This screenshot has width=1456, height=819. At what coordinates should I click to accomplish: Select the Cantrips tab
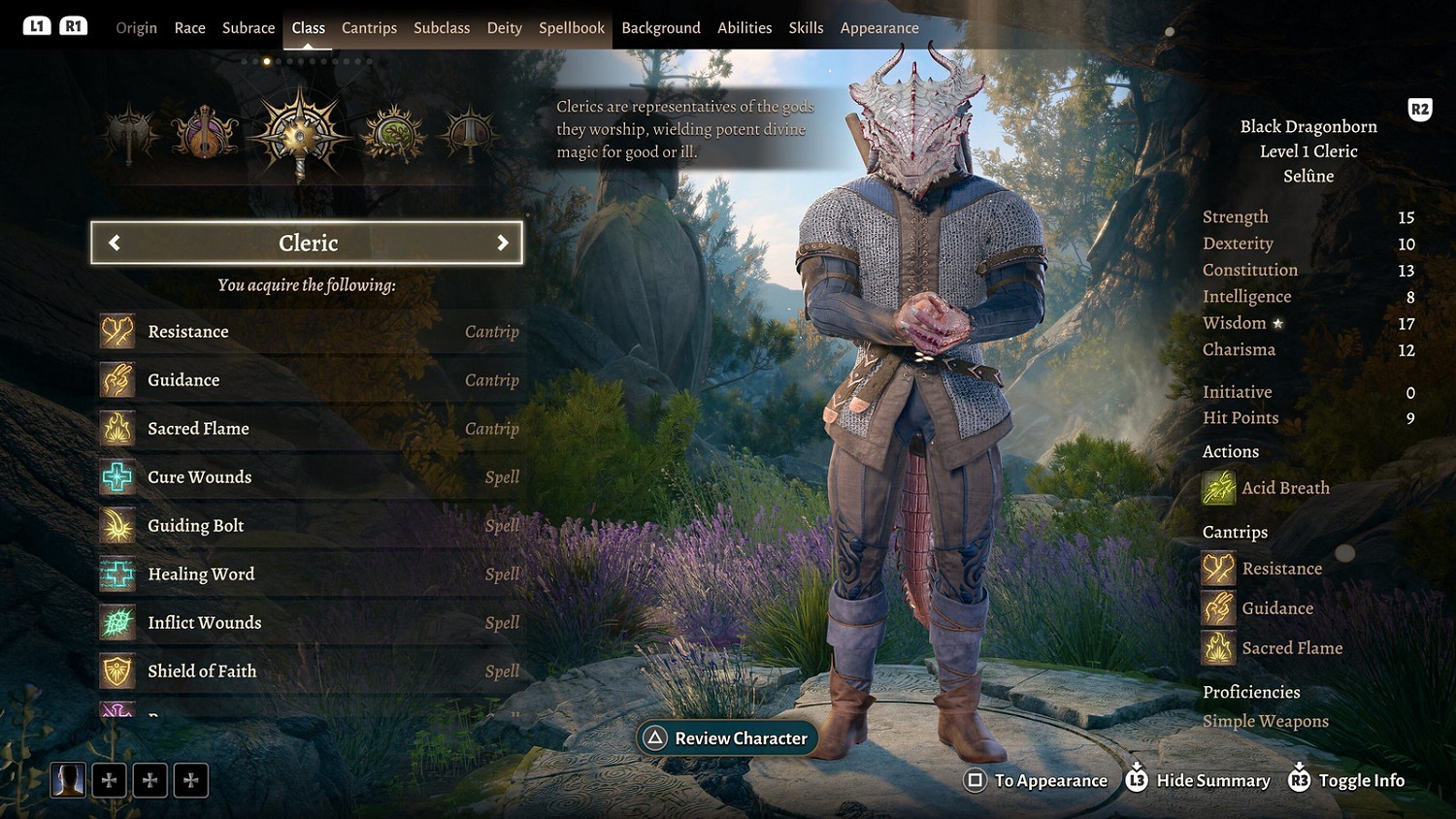click(x=369, y=28)
